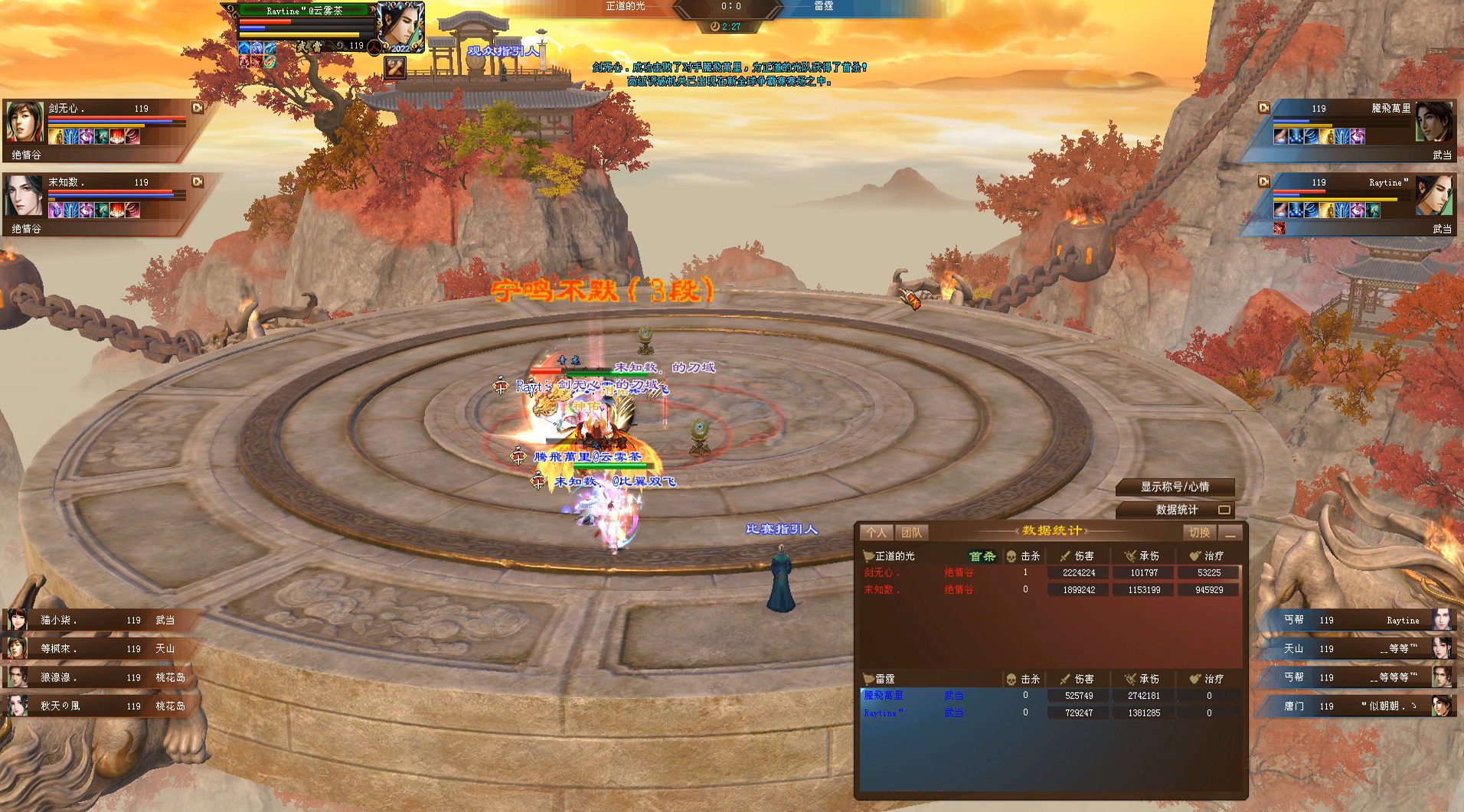
Task: Switch to the 个人 stats tab
Action: tap(876, 533)
